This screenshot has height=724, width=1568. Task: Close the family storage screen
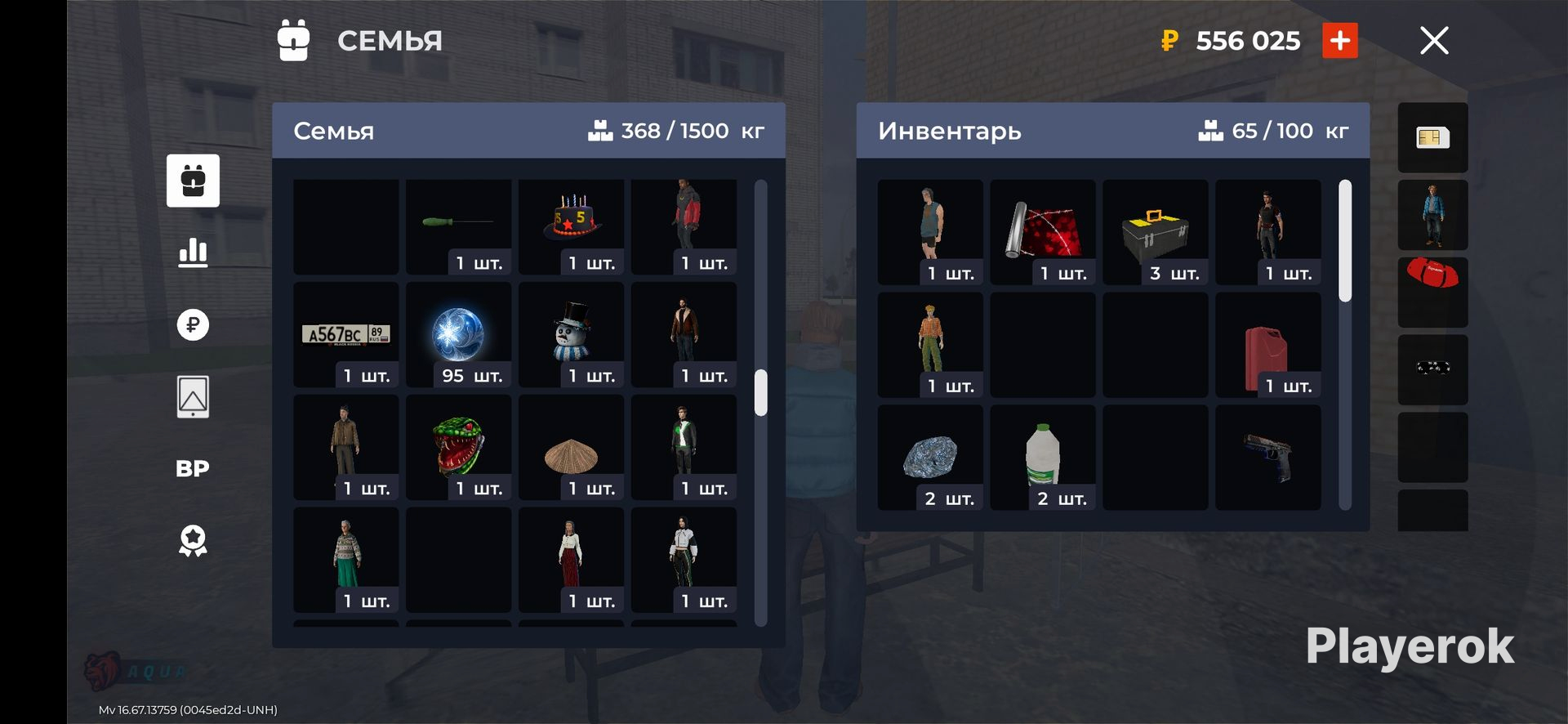(x=1434, y=40)
